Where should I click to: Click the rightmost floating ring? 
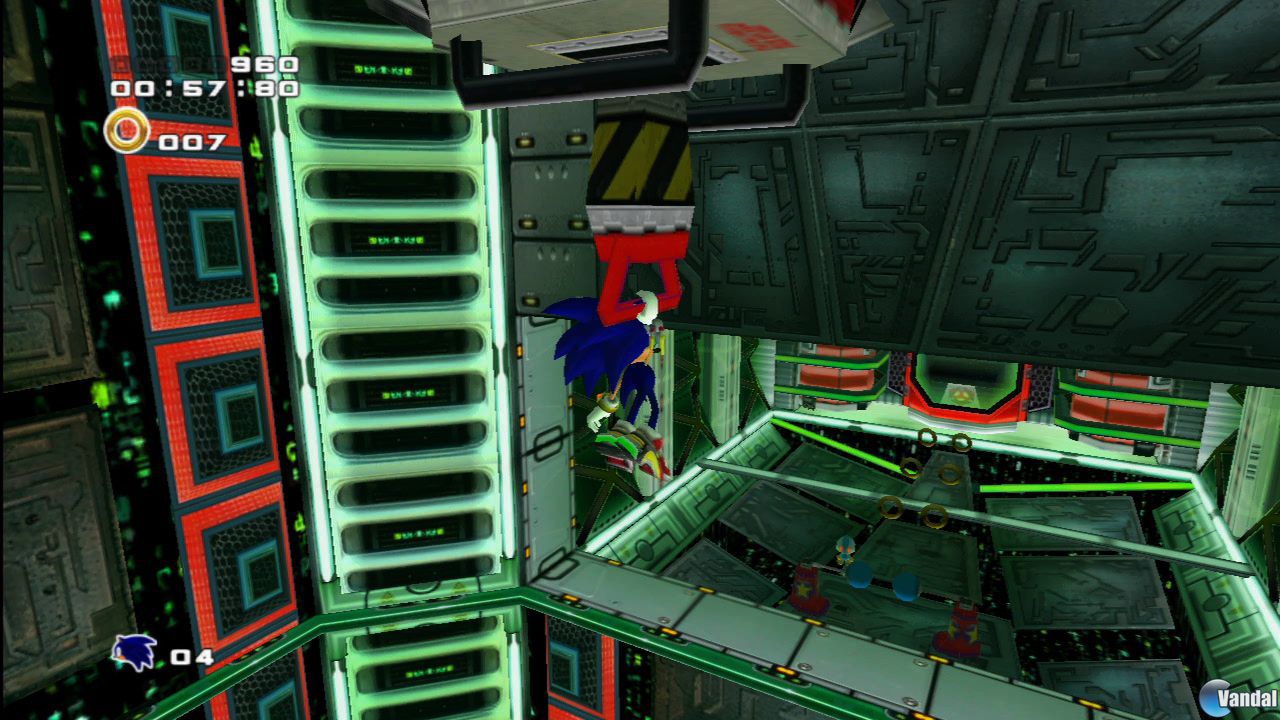click(x=960, y=442)
